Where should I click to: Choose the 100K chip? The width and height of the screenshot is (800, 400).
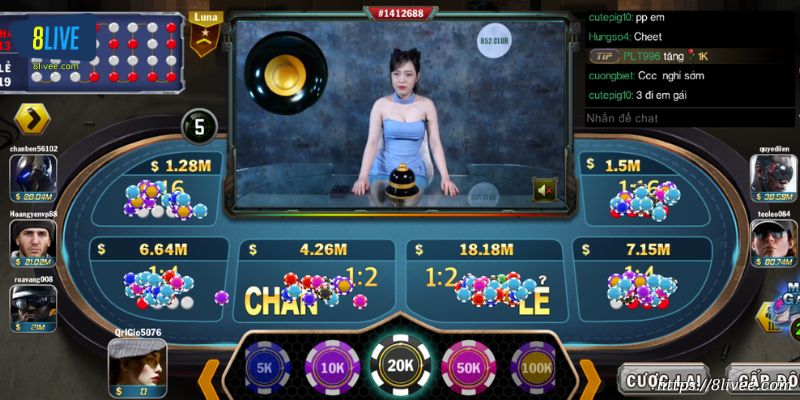point(535,366)
